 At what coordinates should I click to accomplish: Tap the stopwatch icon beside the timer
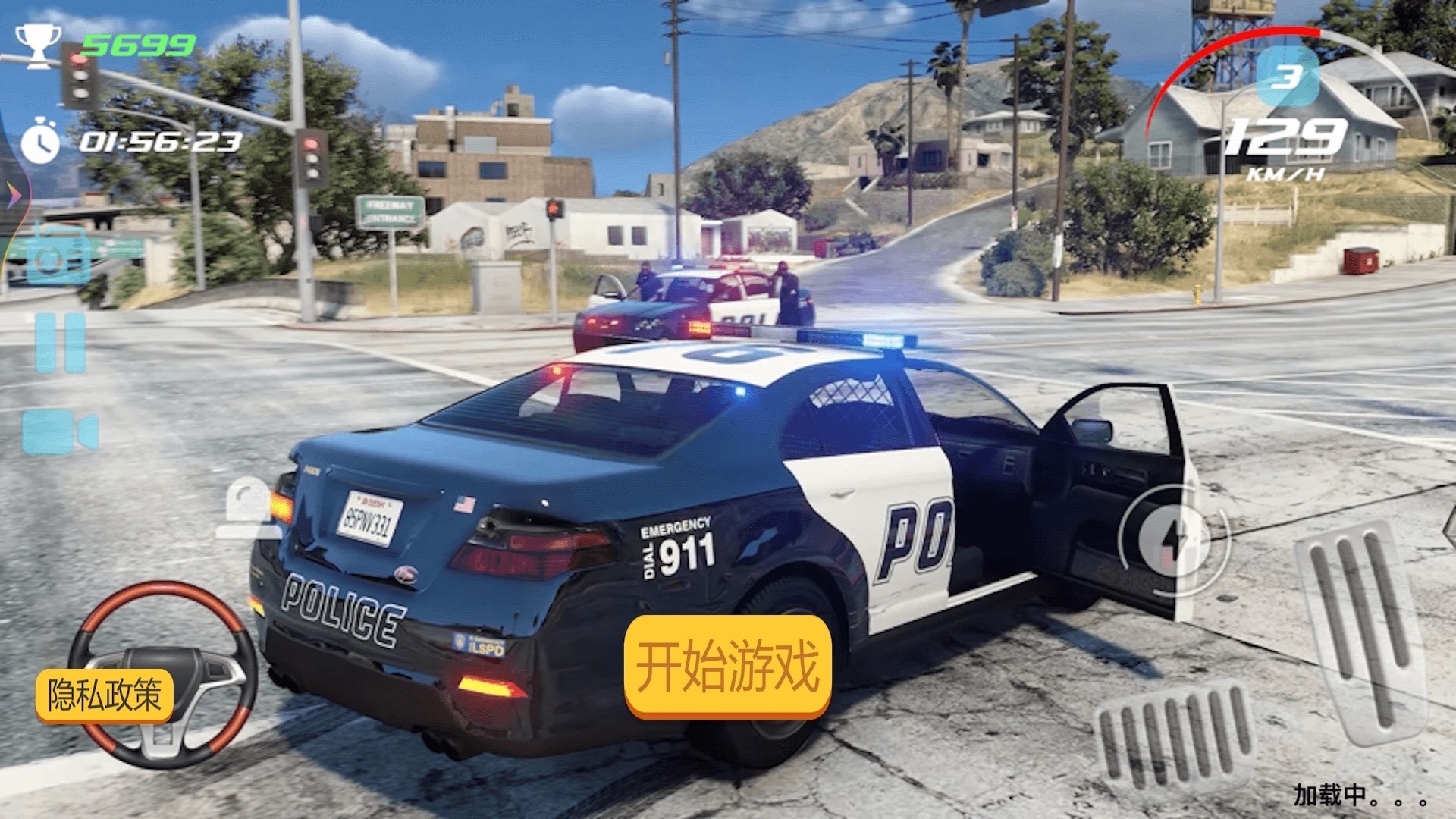pyautogui.click(x=39, y=140)
